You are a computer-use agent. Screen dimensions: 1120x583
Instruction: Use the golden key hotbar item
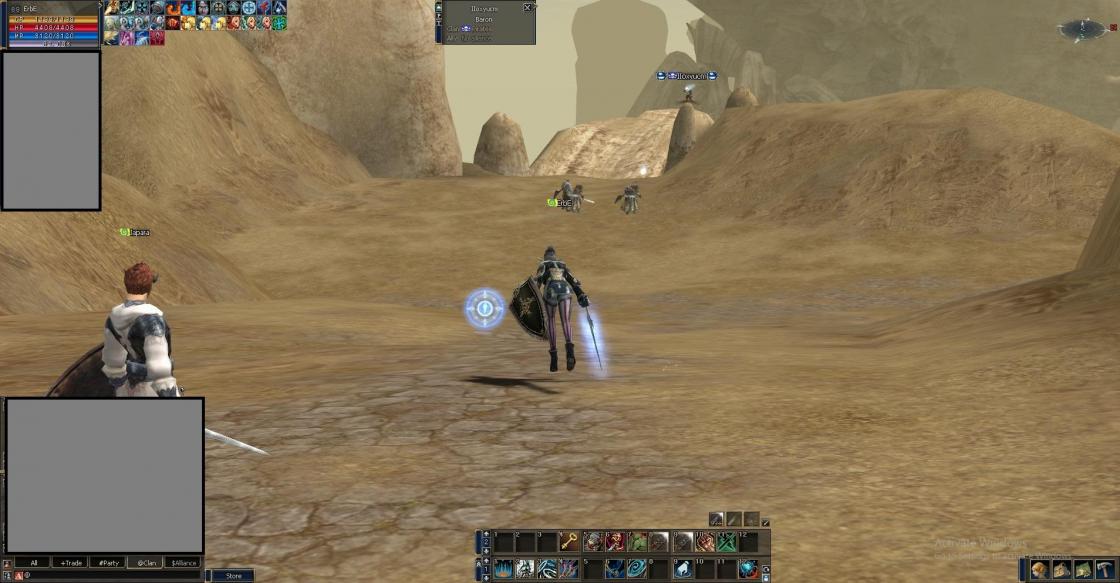(x=569, y=542)
